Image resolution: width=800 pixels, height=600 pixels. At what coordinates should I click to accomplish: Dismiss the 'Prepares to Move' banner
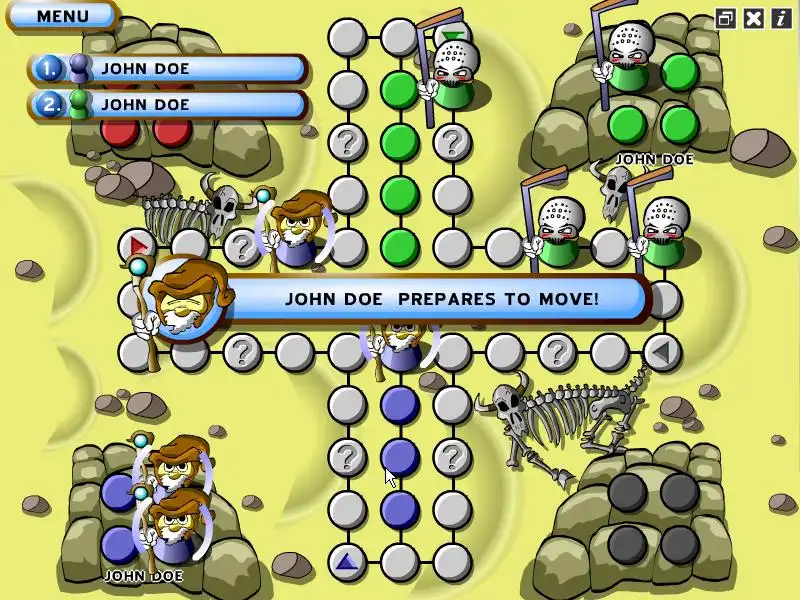(440, 298)
